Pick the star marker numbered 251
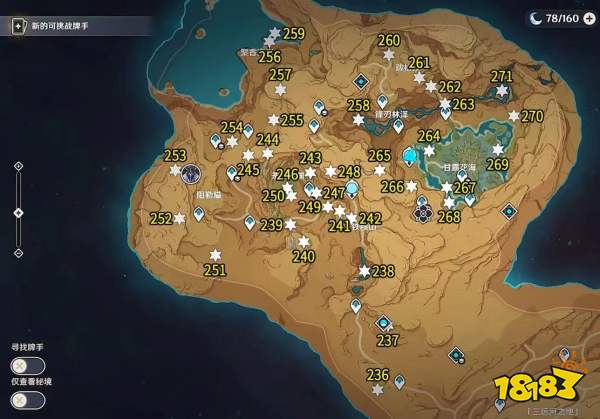 tap(215, 254)
